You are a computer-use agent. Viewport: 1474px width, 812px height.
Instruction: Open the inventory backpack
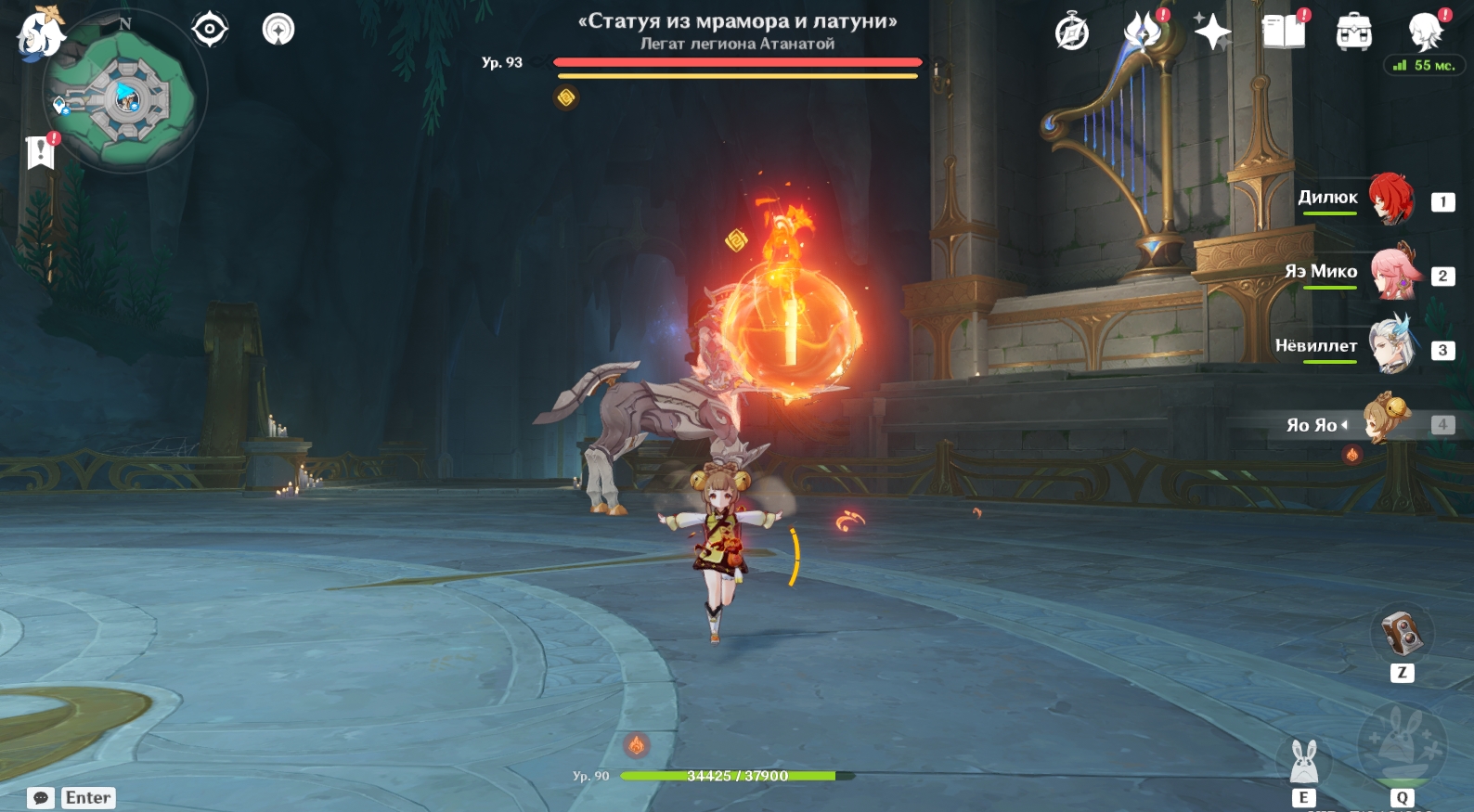[1354, 32]
